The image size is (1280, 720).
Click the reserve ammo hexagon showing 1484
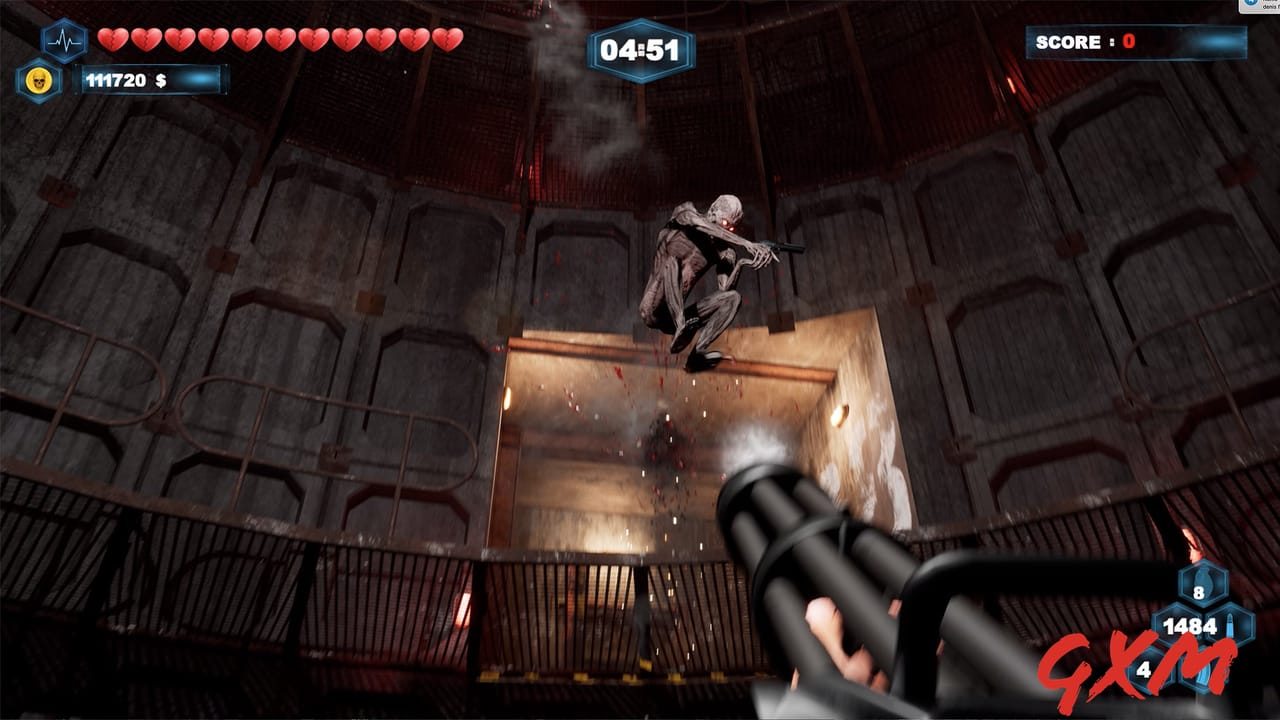pos(1188,624)
